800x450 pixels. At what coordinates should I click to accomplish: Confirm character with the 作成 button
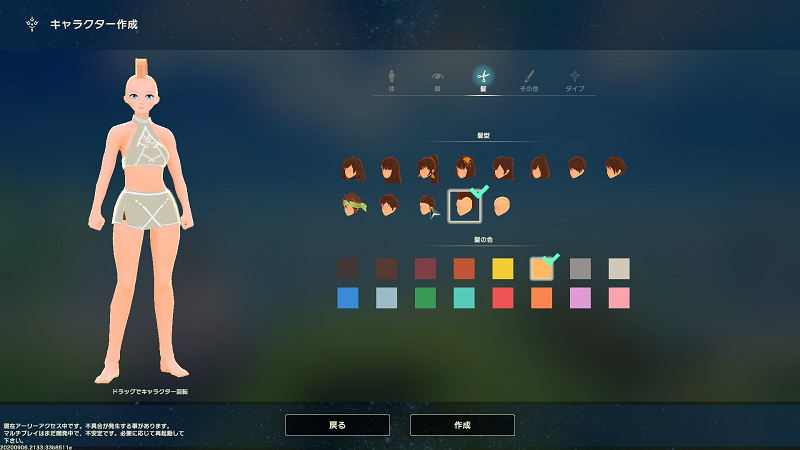click(x=462, y=425)
